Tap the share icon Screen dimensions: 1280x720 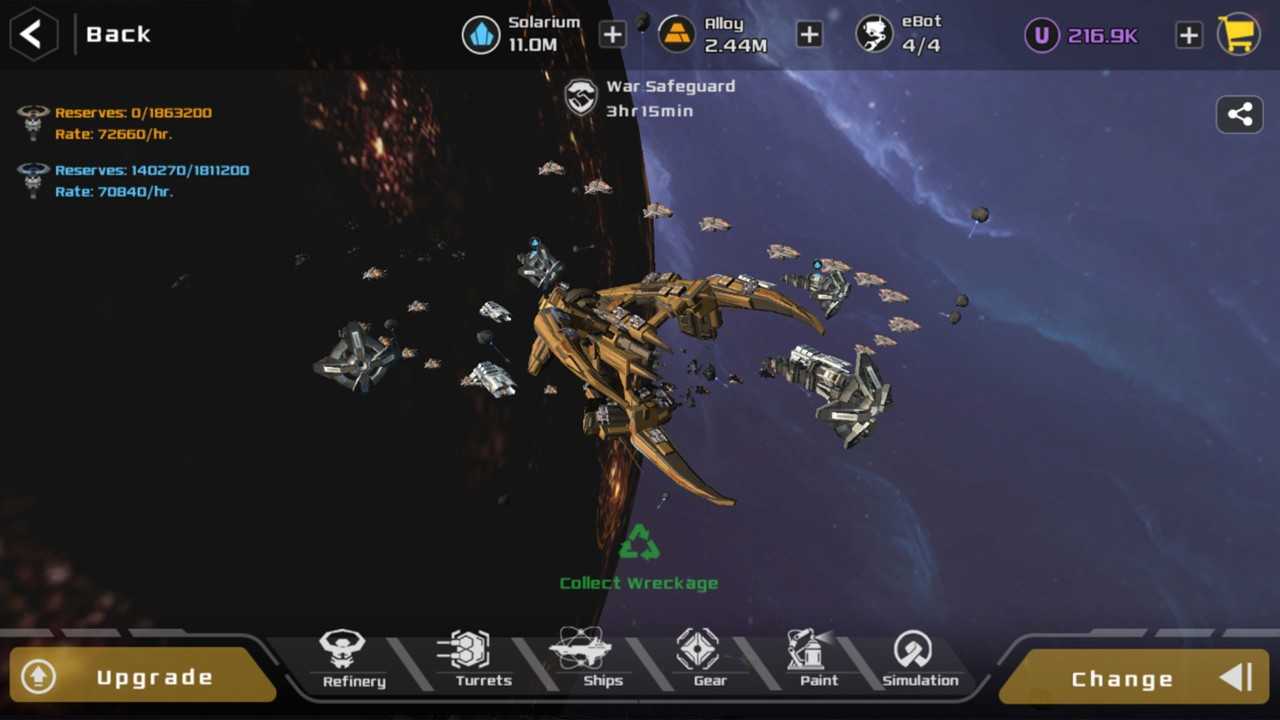click(x=1239, y=114)
